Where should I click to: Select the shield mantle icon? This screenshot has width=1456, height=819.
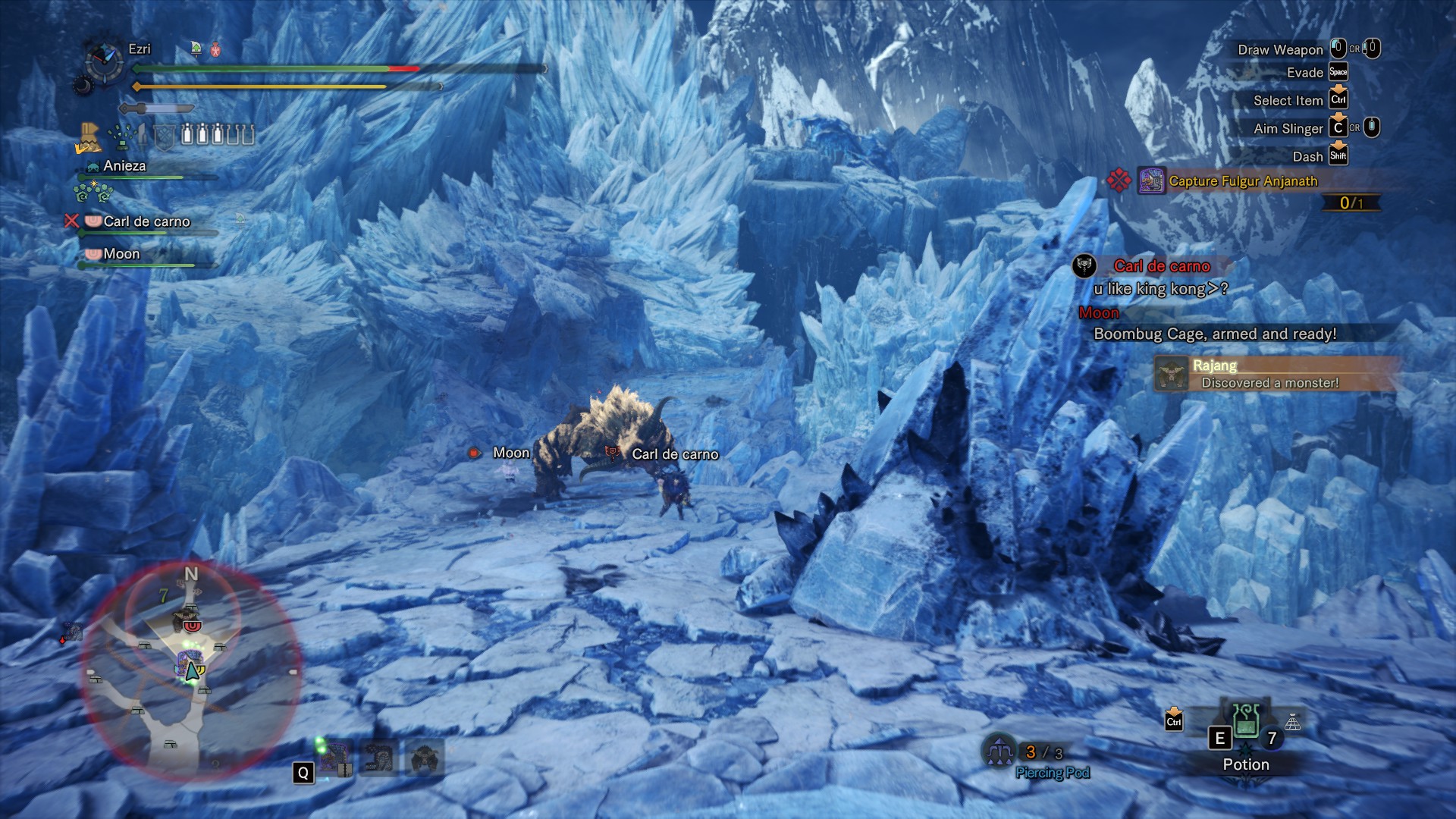click(165, 136)
